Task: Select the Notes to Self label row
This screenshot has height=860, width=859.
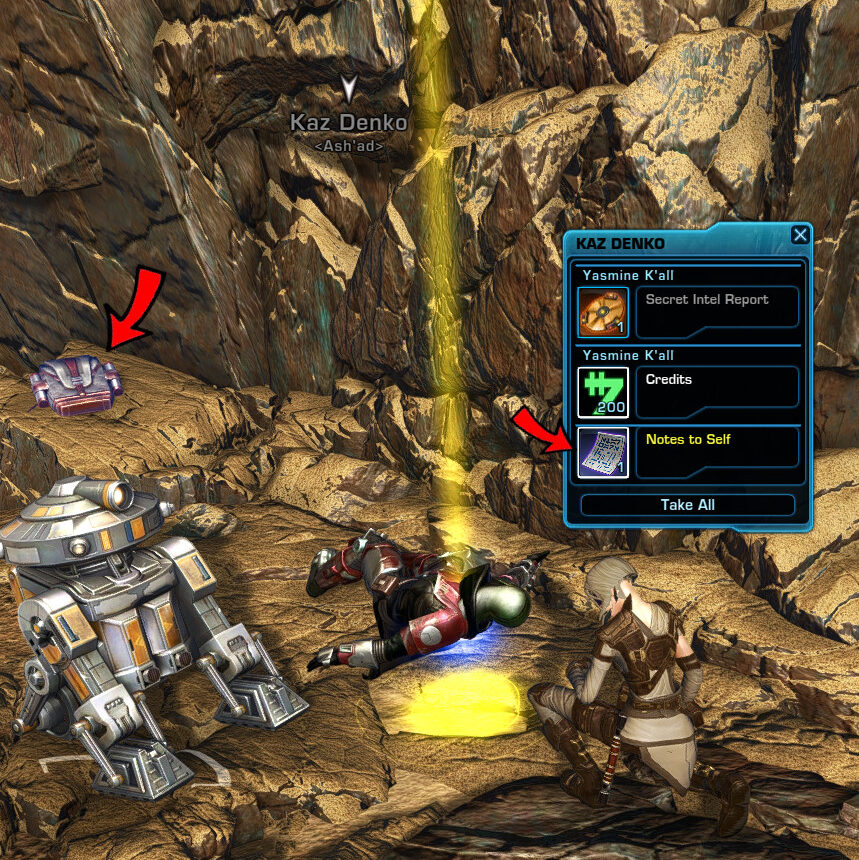Action: pos(717,448)
